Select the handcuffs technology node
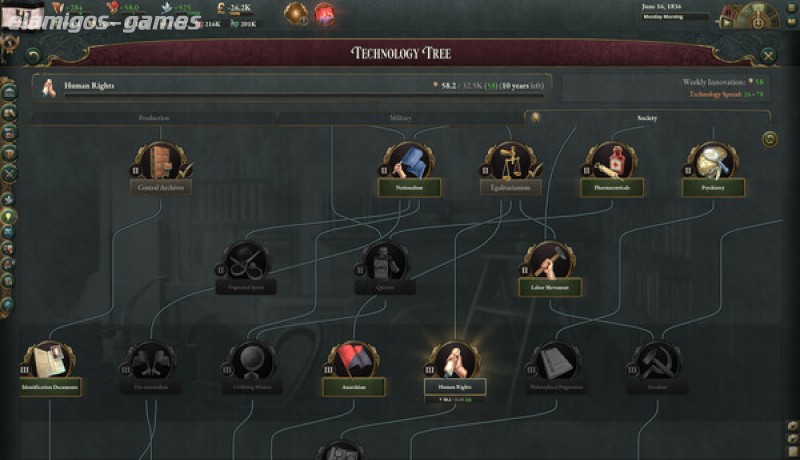This screenshot has width=800, height=460. pos(245,264)
